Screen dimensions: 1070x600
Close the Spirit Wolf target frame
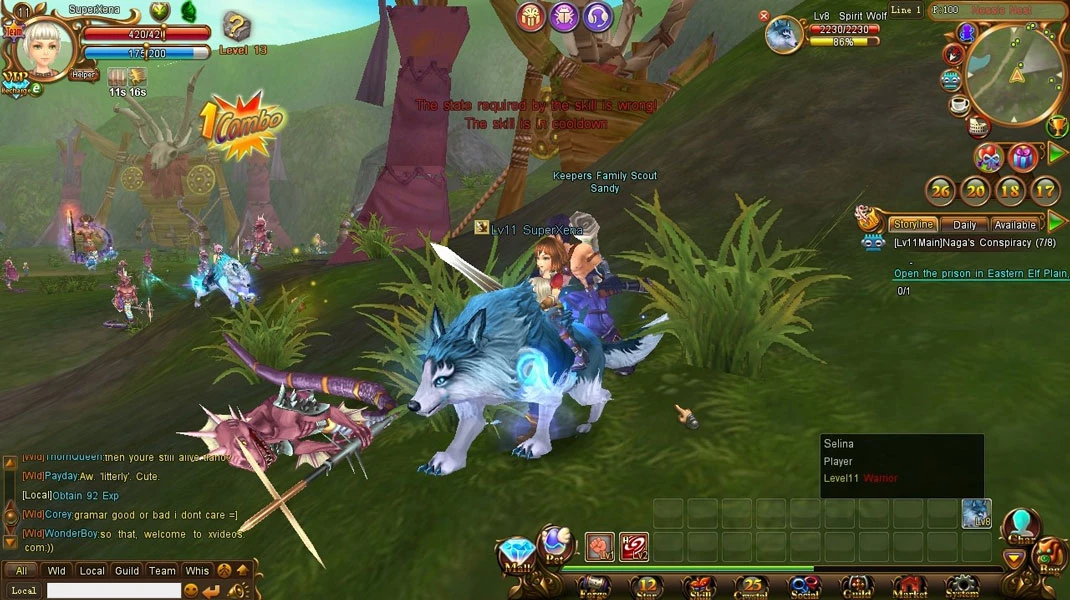pyautogui.click(x=764, y=16)
